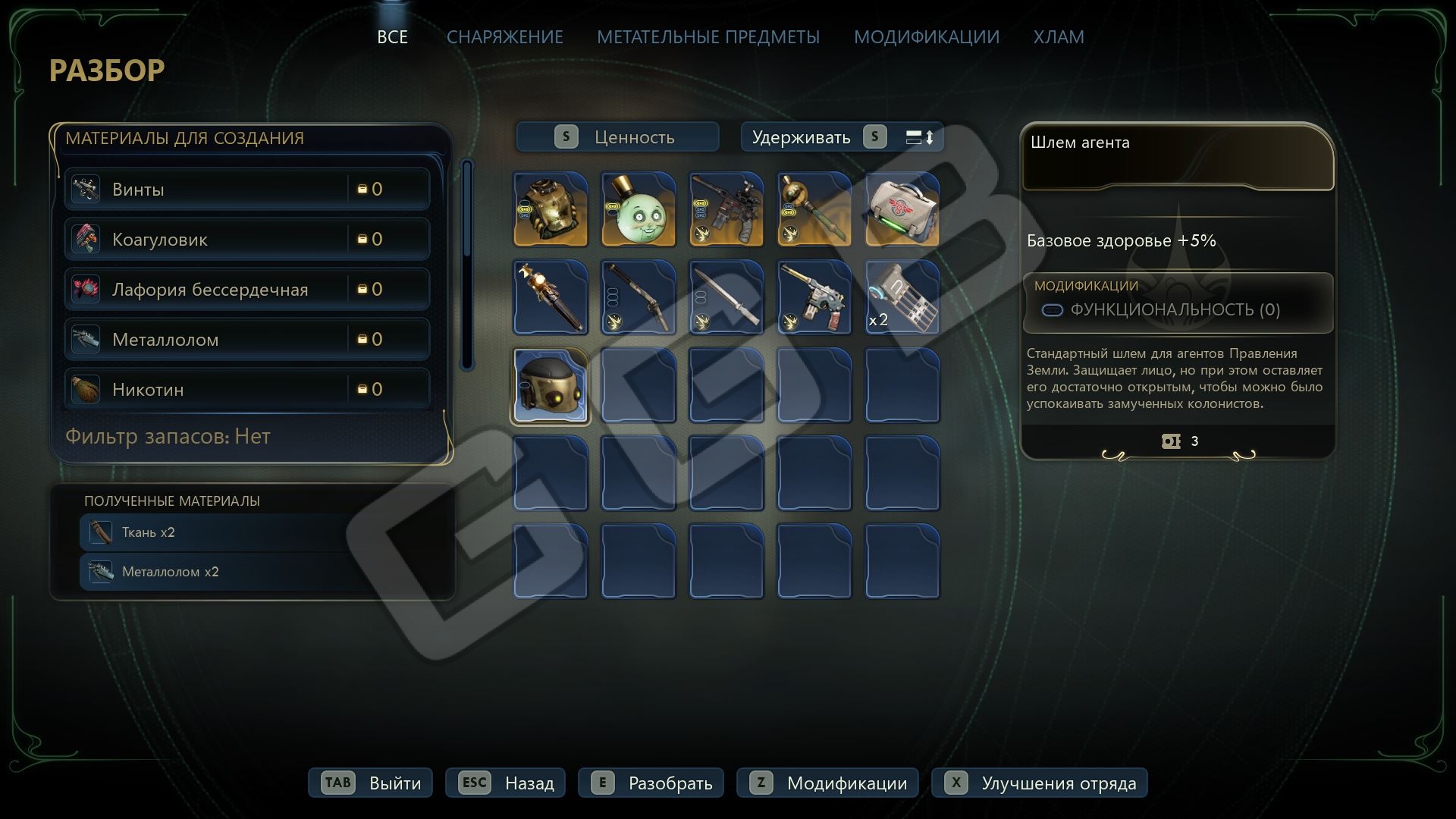Click the Винты material row
The width and height of the screenshot is (1456, 819).
click(247, 190)
